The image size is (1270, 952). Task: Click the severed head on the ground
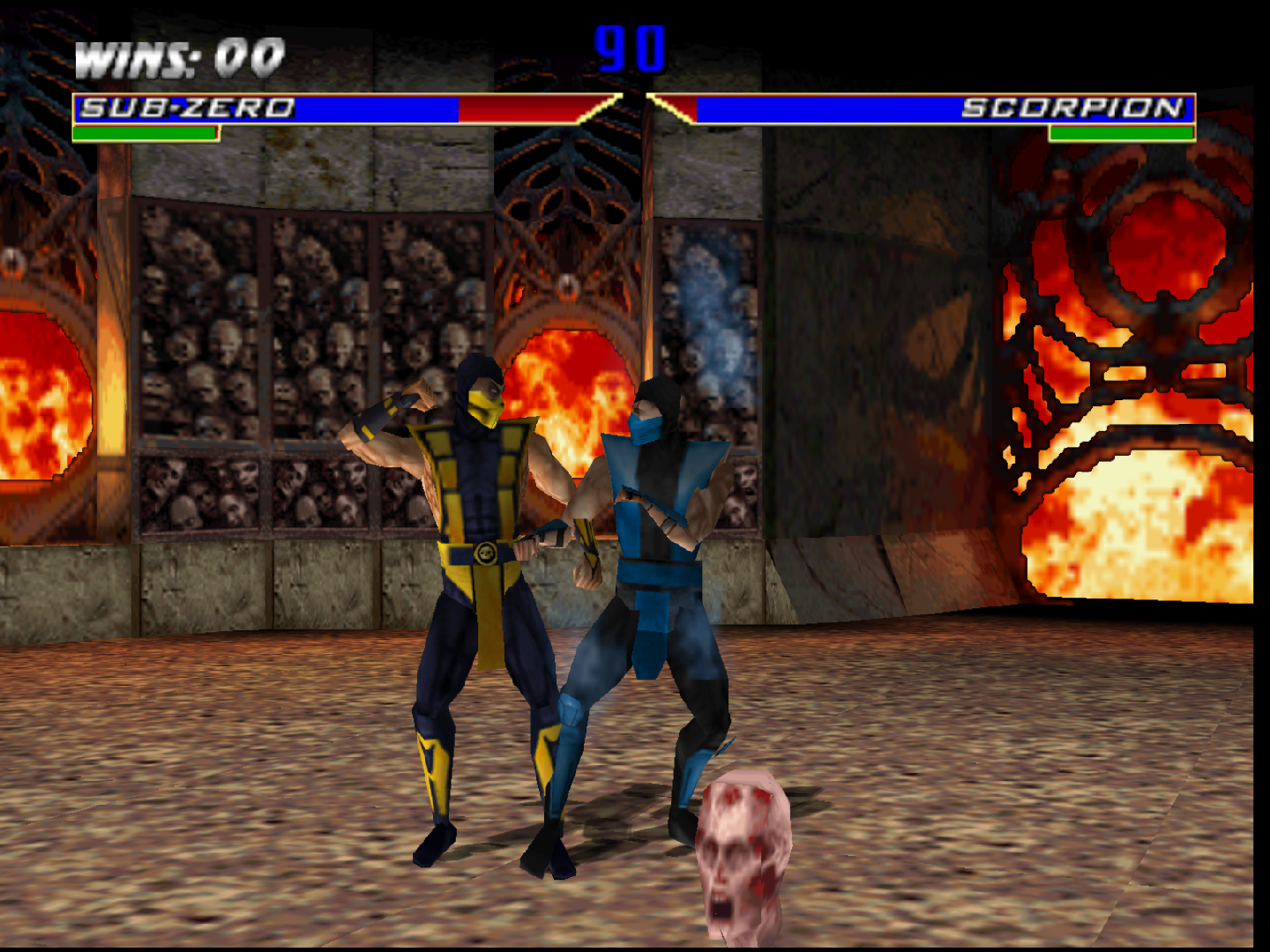[745, 846]
